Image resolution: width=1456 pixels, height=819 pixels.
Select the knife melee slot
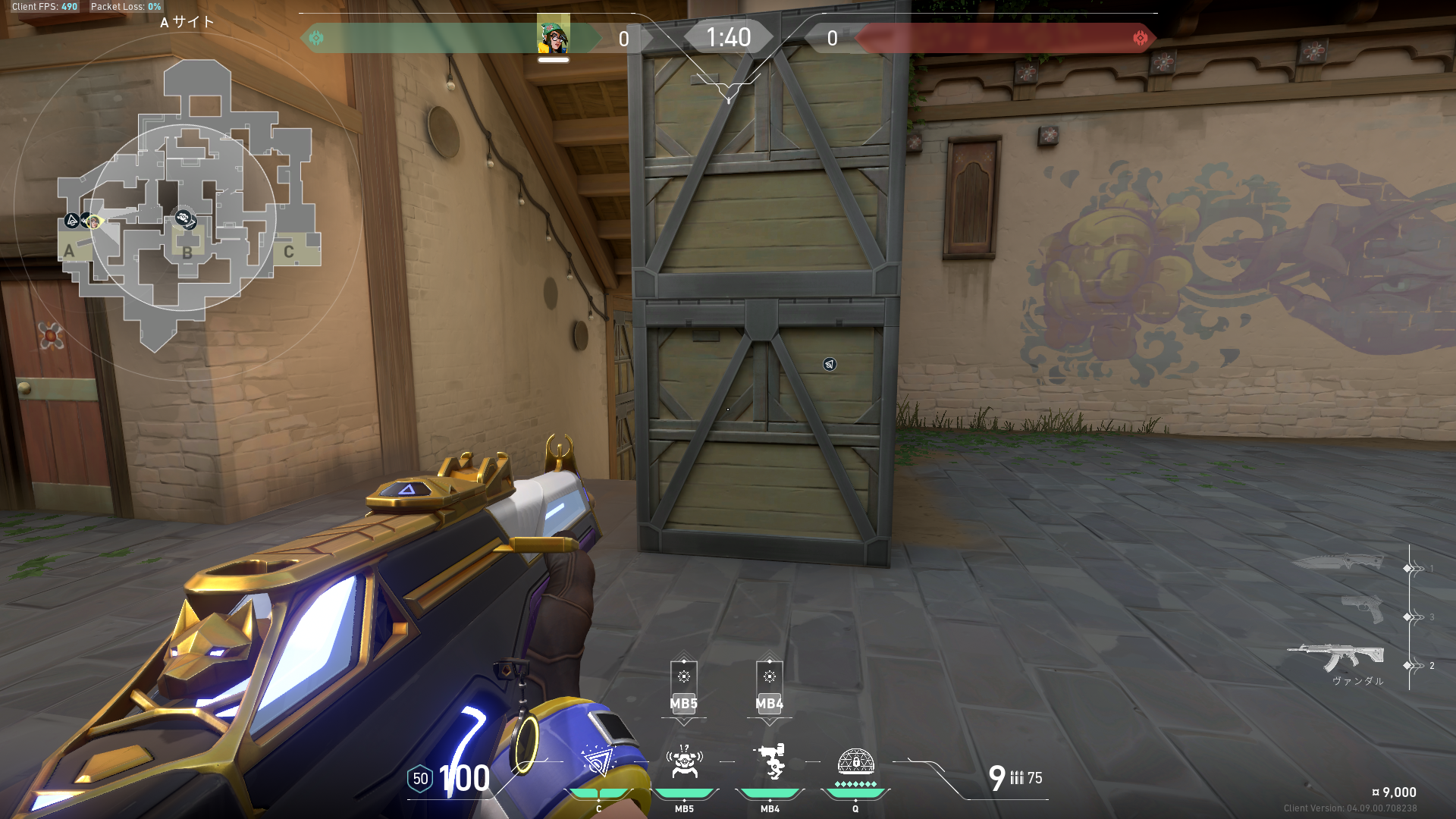click(x=1338, y=562)
